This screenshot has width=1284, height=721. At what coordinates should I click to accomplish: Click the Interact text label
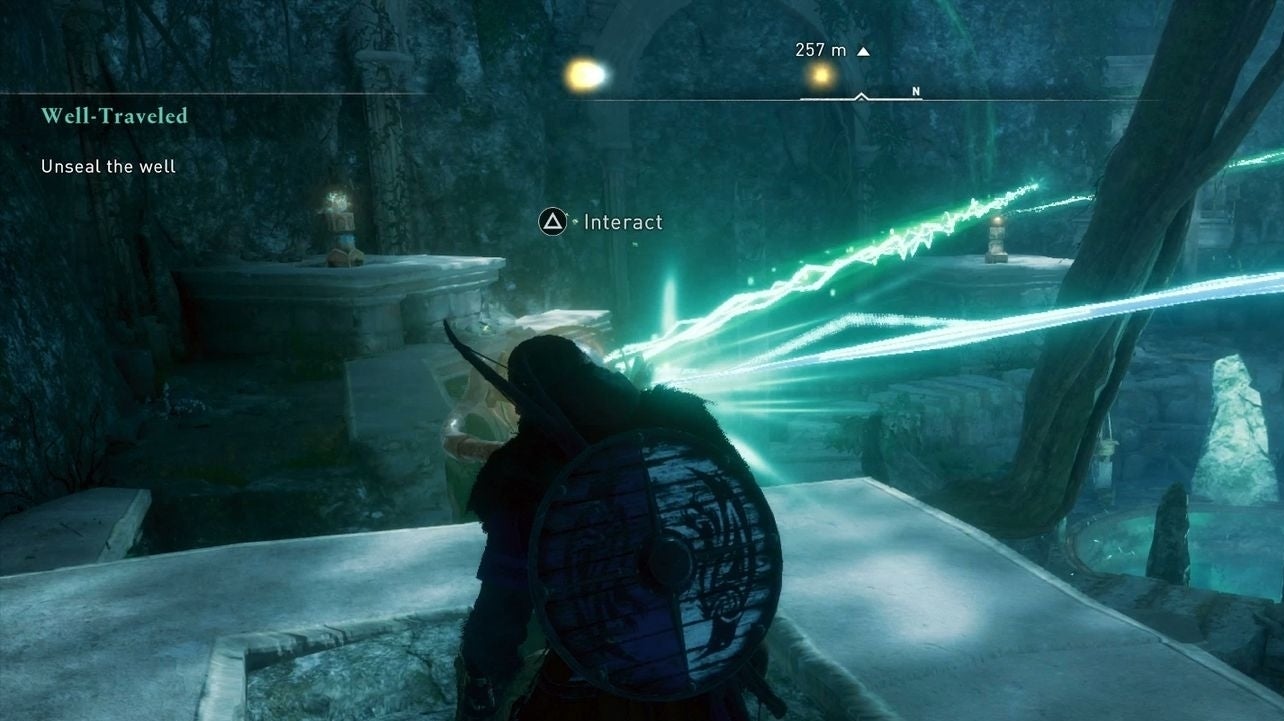click(621, 222)
